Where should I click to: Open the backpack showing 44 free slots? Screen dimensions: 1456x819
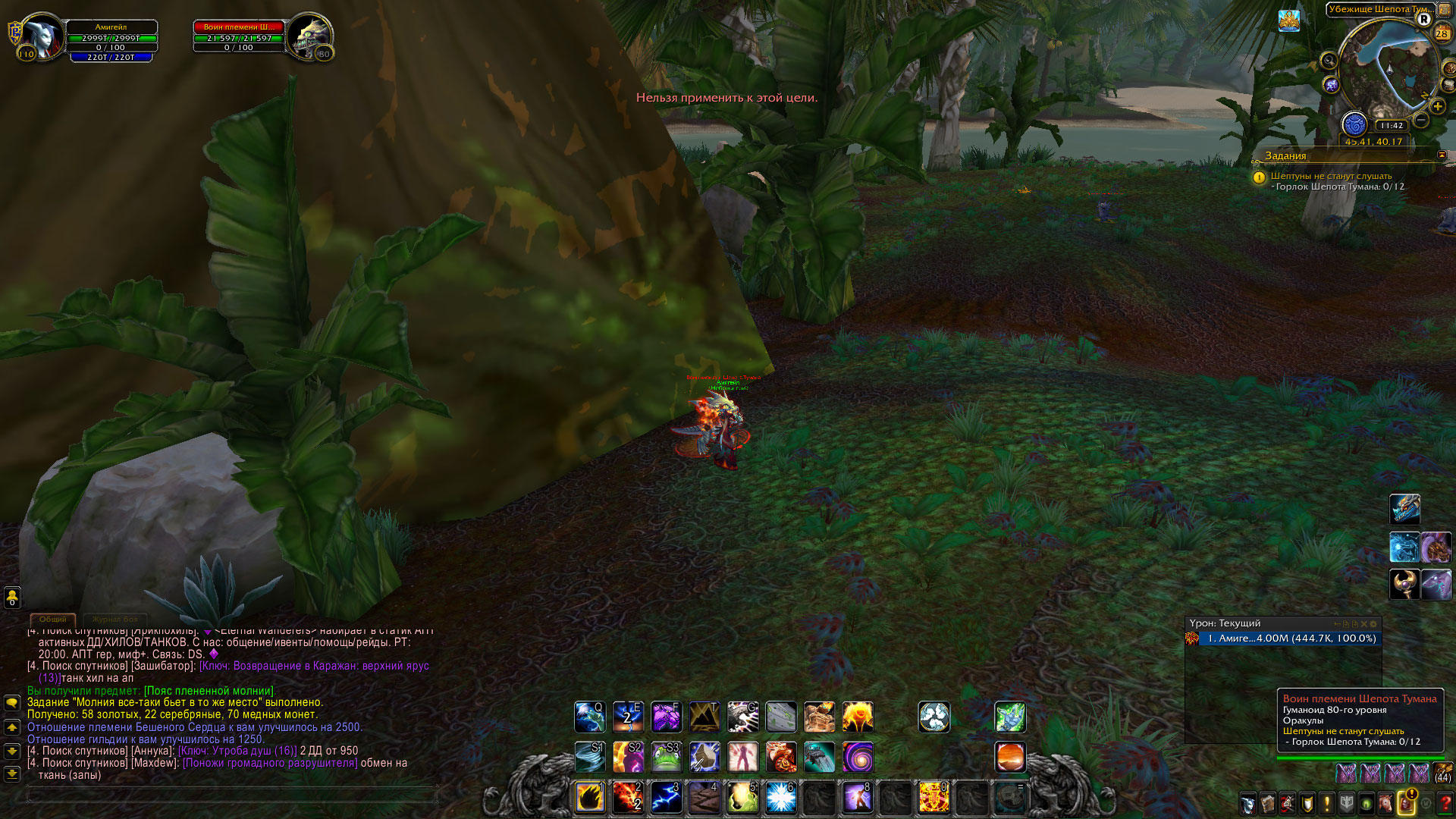click(x=1442, y=773)
